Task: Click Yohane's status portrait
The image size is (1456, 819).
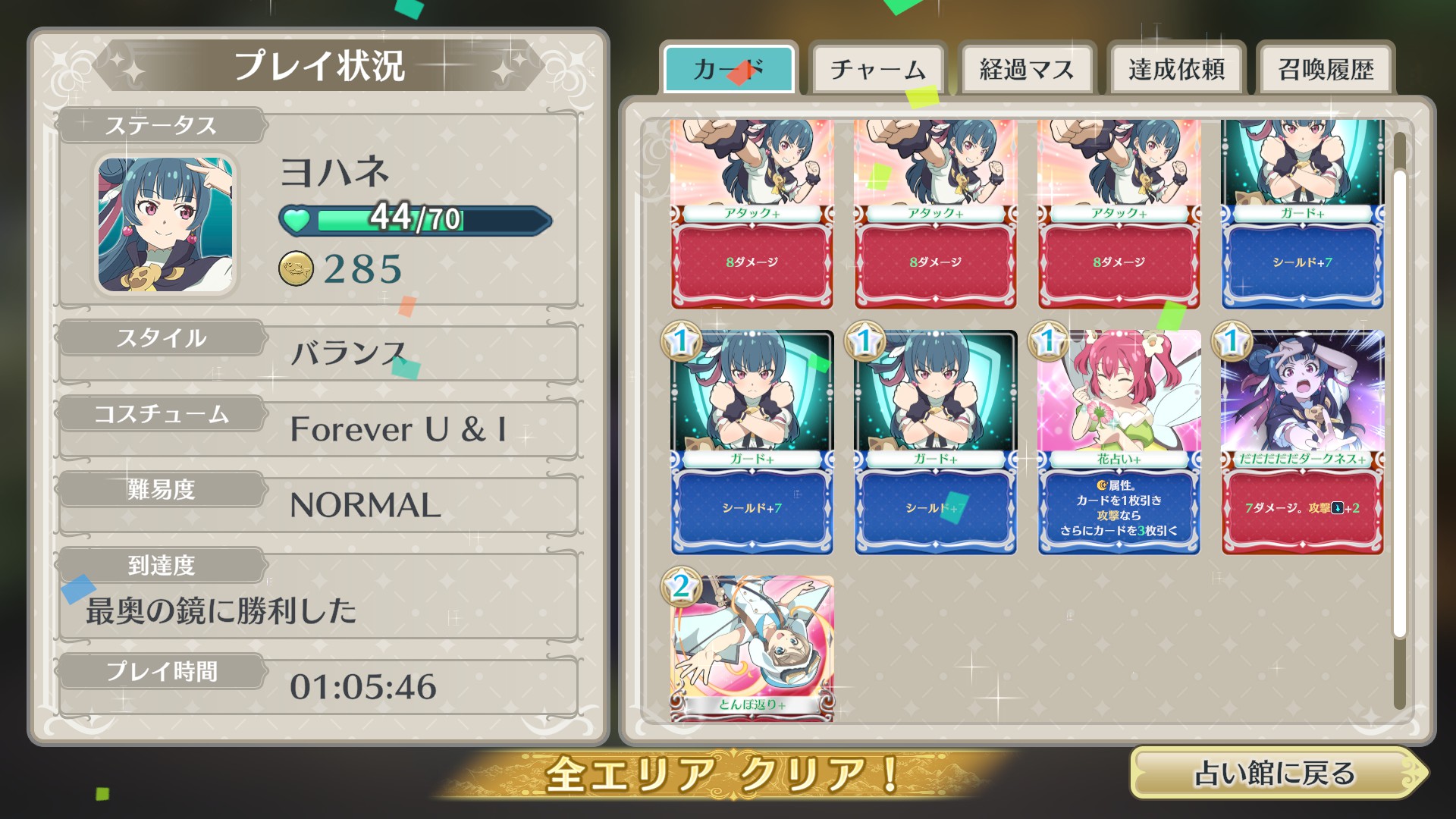Action: (165, 224)
